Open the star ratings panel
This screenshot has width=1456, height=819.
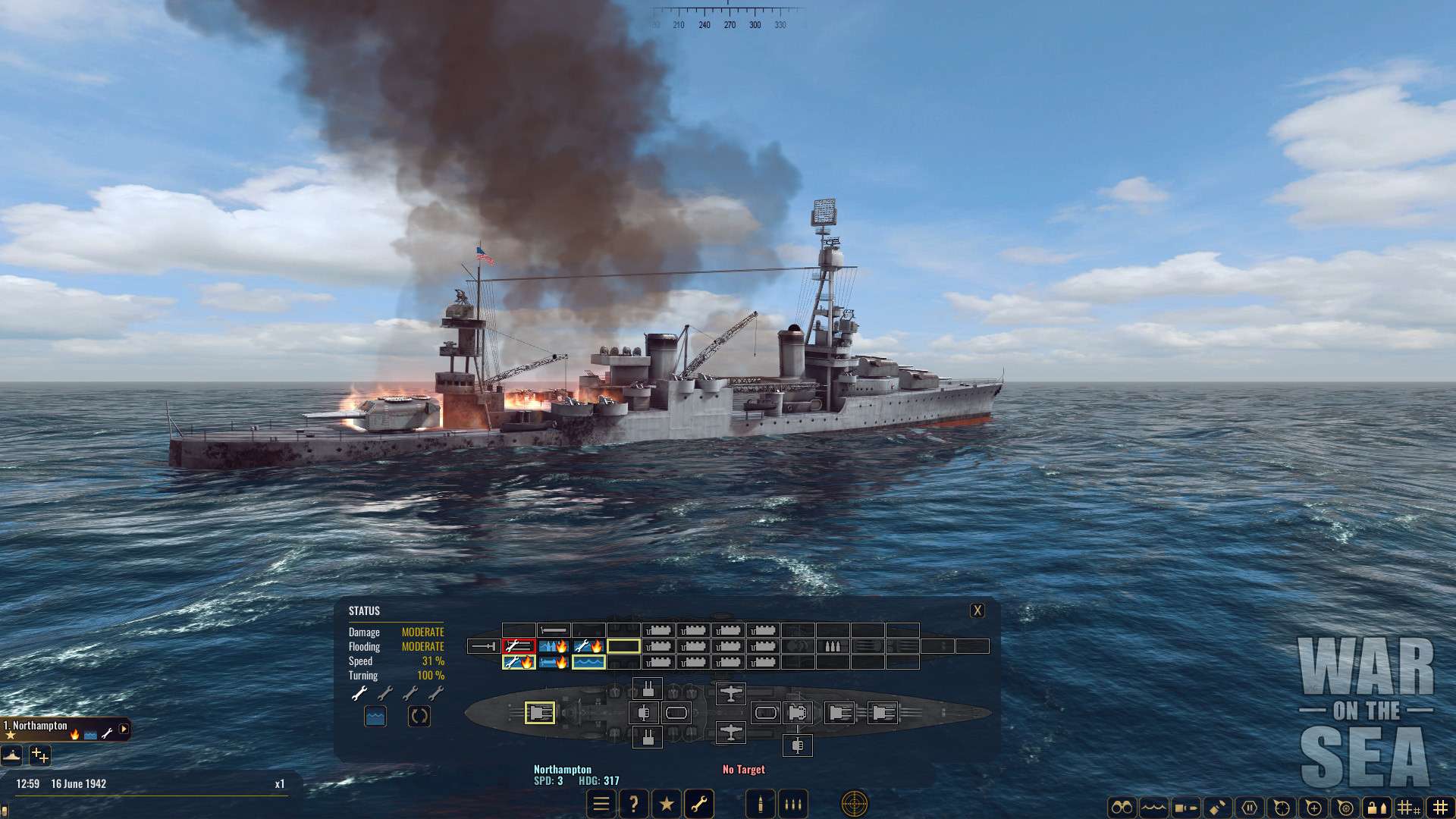coord(667,803)
